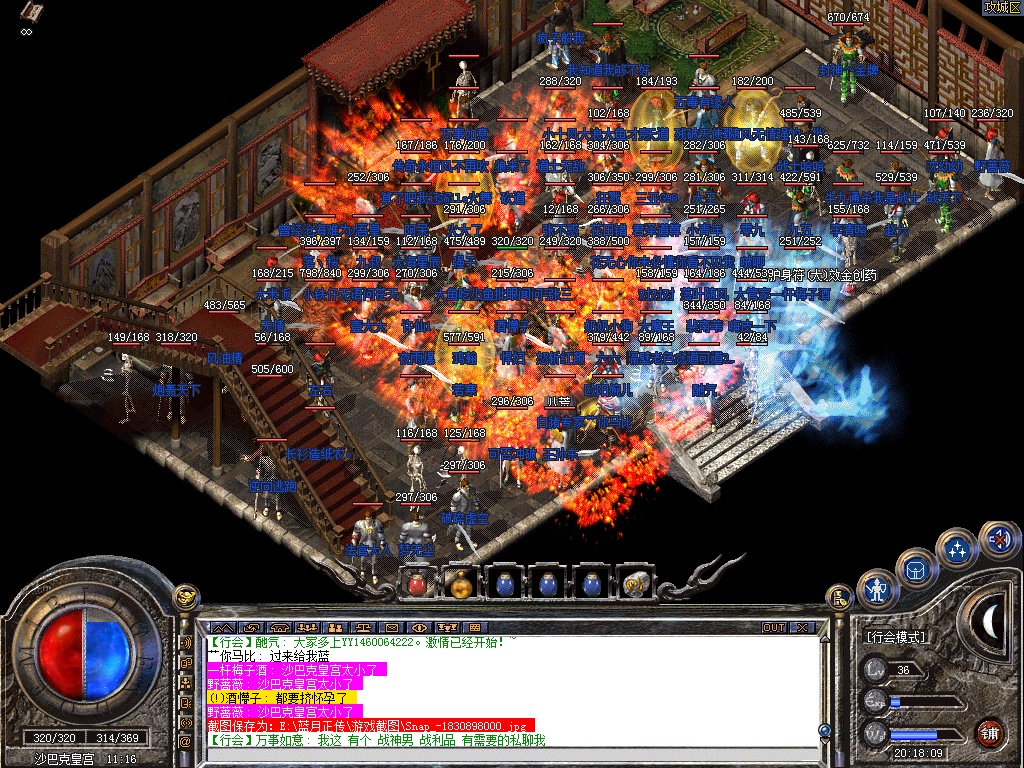1024x768 pixels.
Task: Use the red health potion in the belt
Action: (x=420, y=581)
